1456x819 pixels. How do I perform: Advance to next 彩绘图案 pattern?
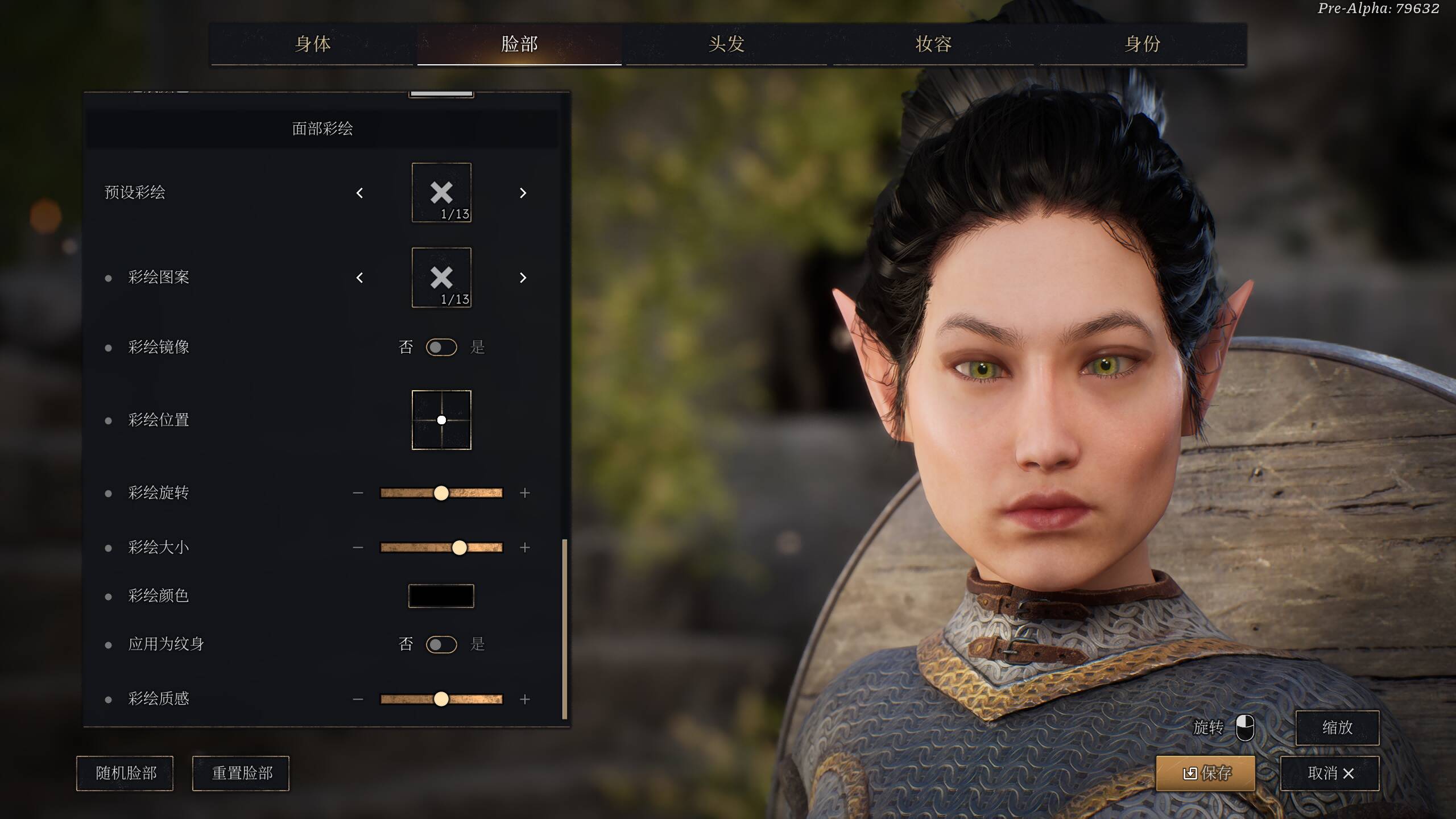(x=523, y=278)
